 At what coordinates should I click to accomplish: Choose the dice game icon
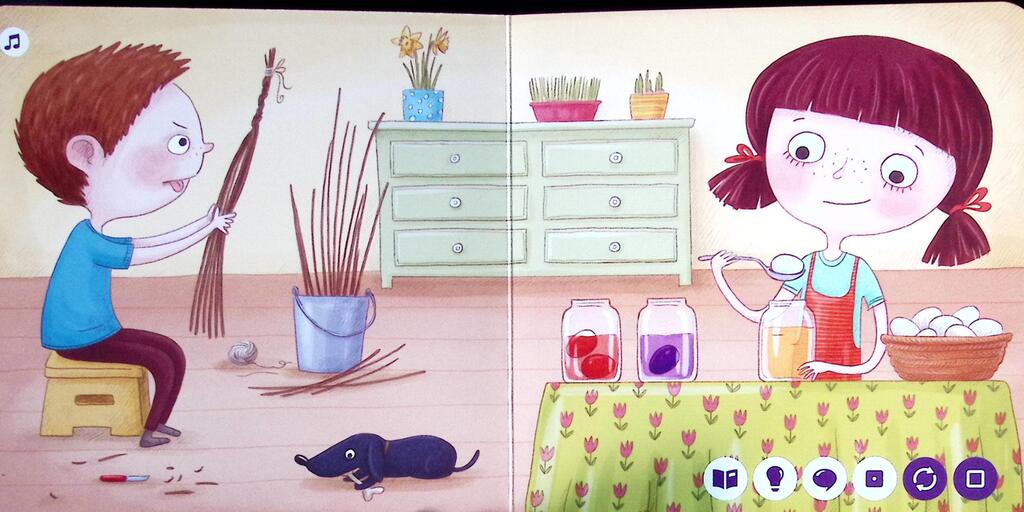pyautogui.click(x=874, y=479)
